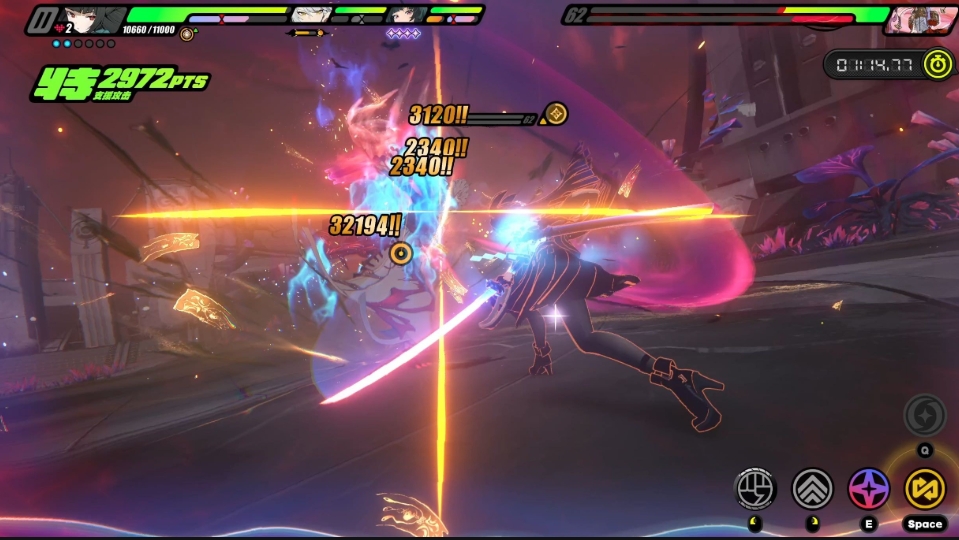Tap the fist basic attack button
This screenshot has width=959, height=540.
click(756, 488)
